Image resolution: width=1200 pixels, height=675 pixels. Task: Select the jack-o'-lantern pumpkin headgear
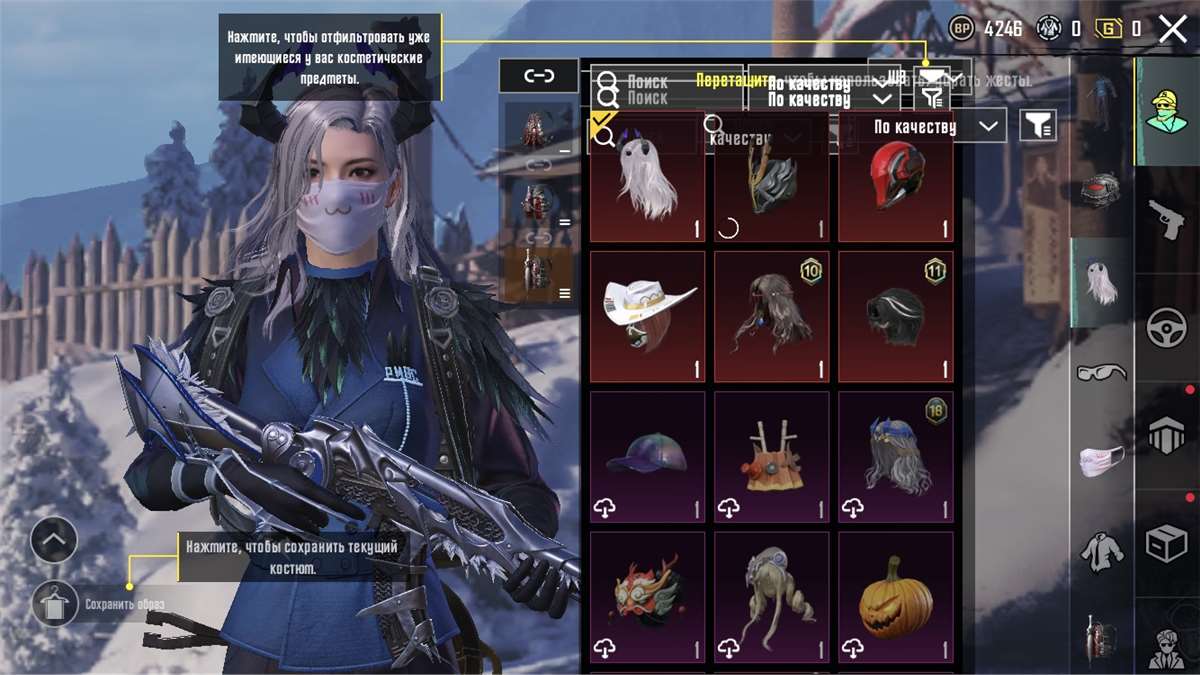point(895,596)
